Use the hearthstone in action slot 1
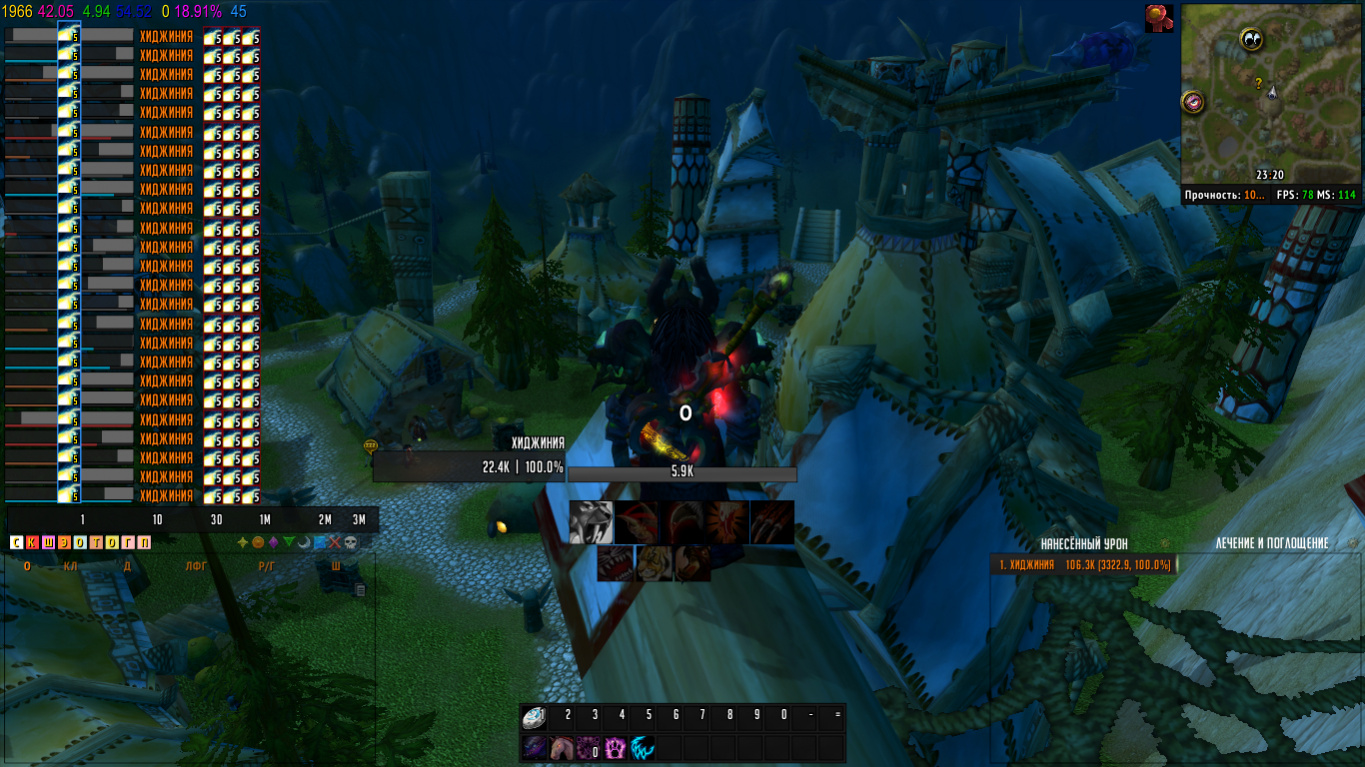This screenshot has height=767, width=1365. coord(535,716)
